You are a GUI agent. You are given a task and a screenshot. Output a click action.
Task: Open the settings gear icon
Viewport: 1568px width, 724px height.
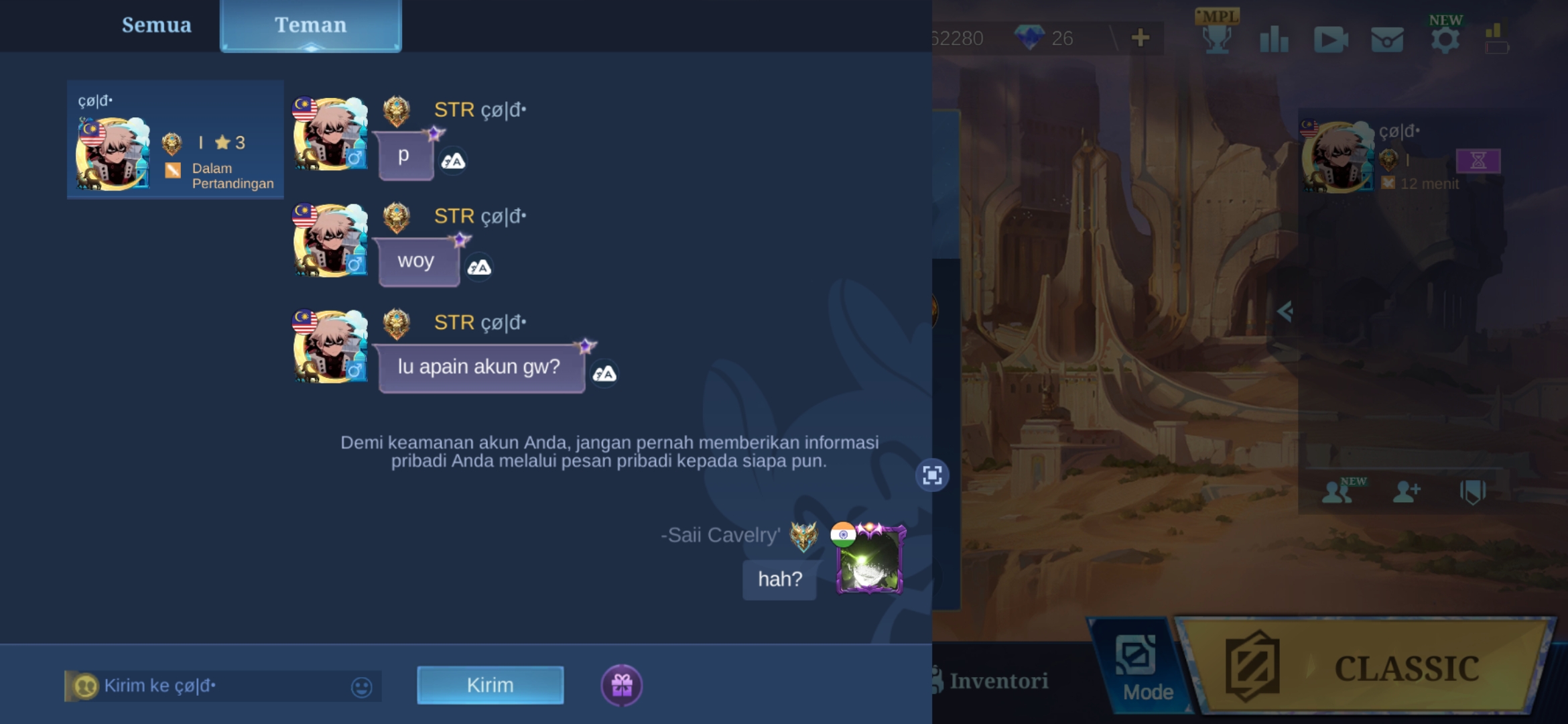click(x=1445, y=39)
